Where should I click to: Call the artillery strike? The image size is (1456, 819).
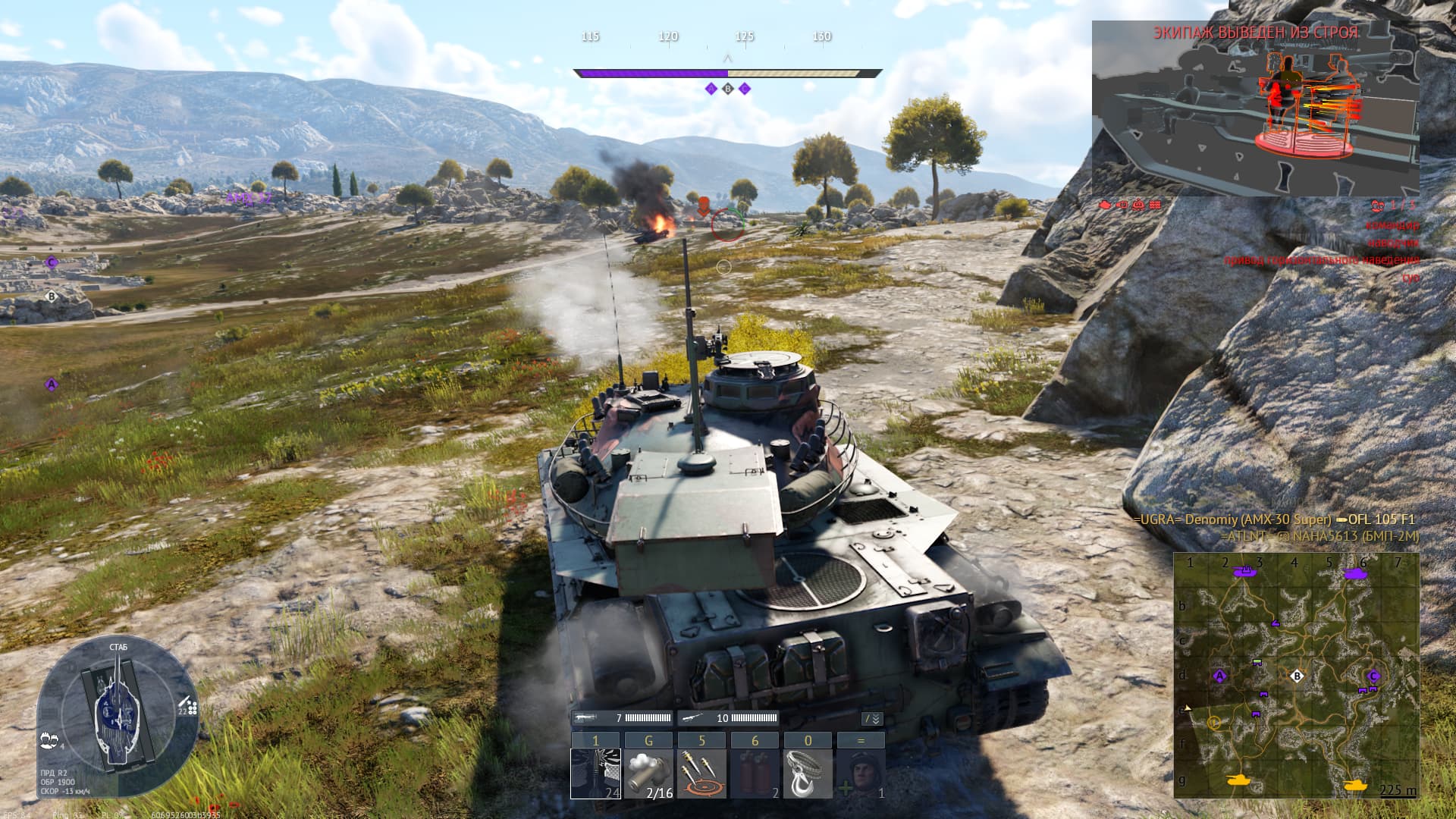[x=701, y=773]
